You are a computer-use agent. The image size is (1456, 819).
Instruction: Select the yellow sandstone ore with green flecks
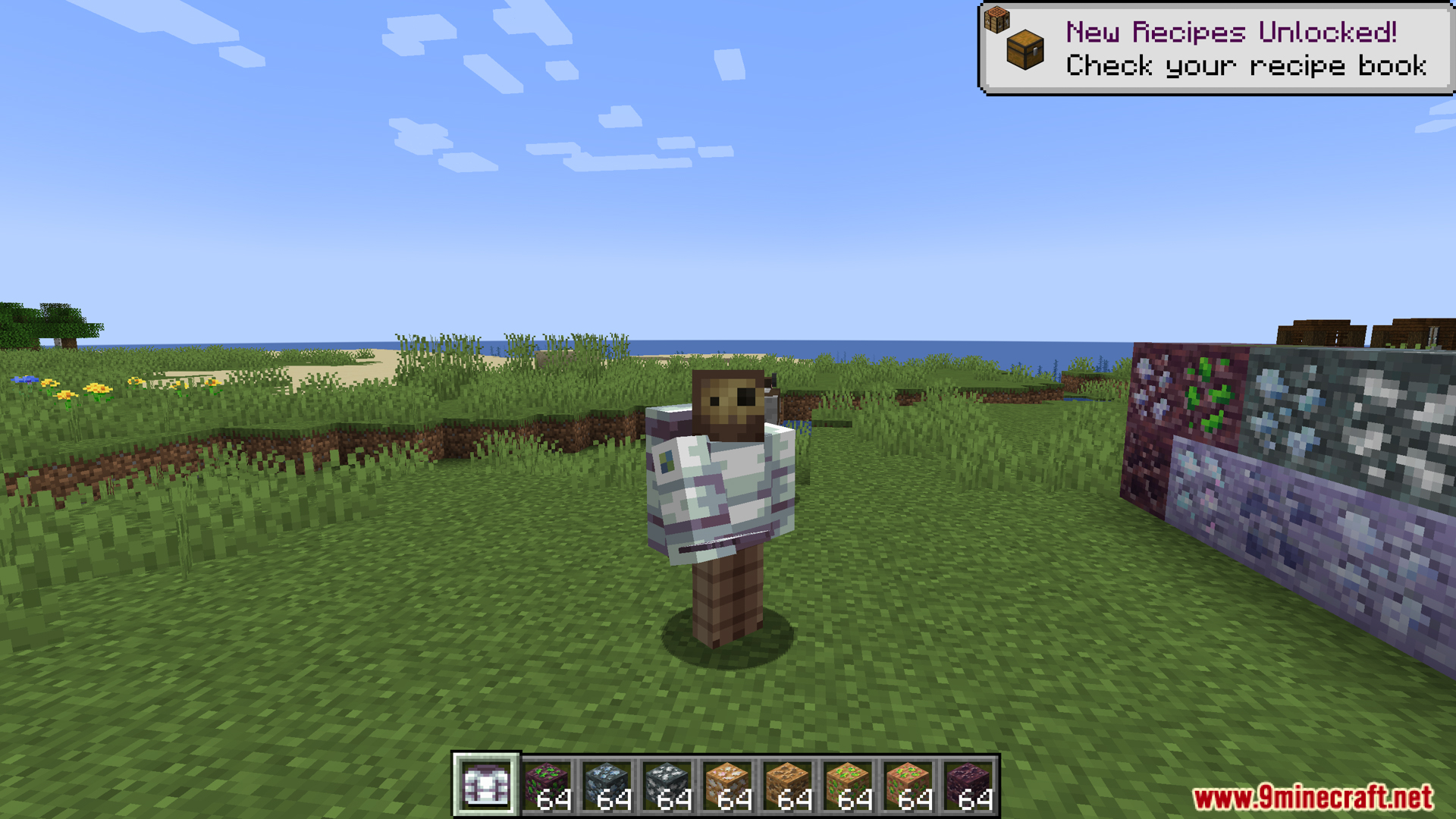pyautogui.click(x=848, y=786)
